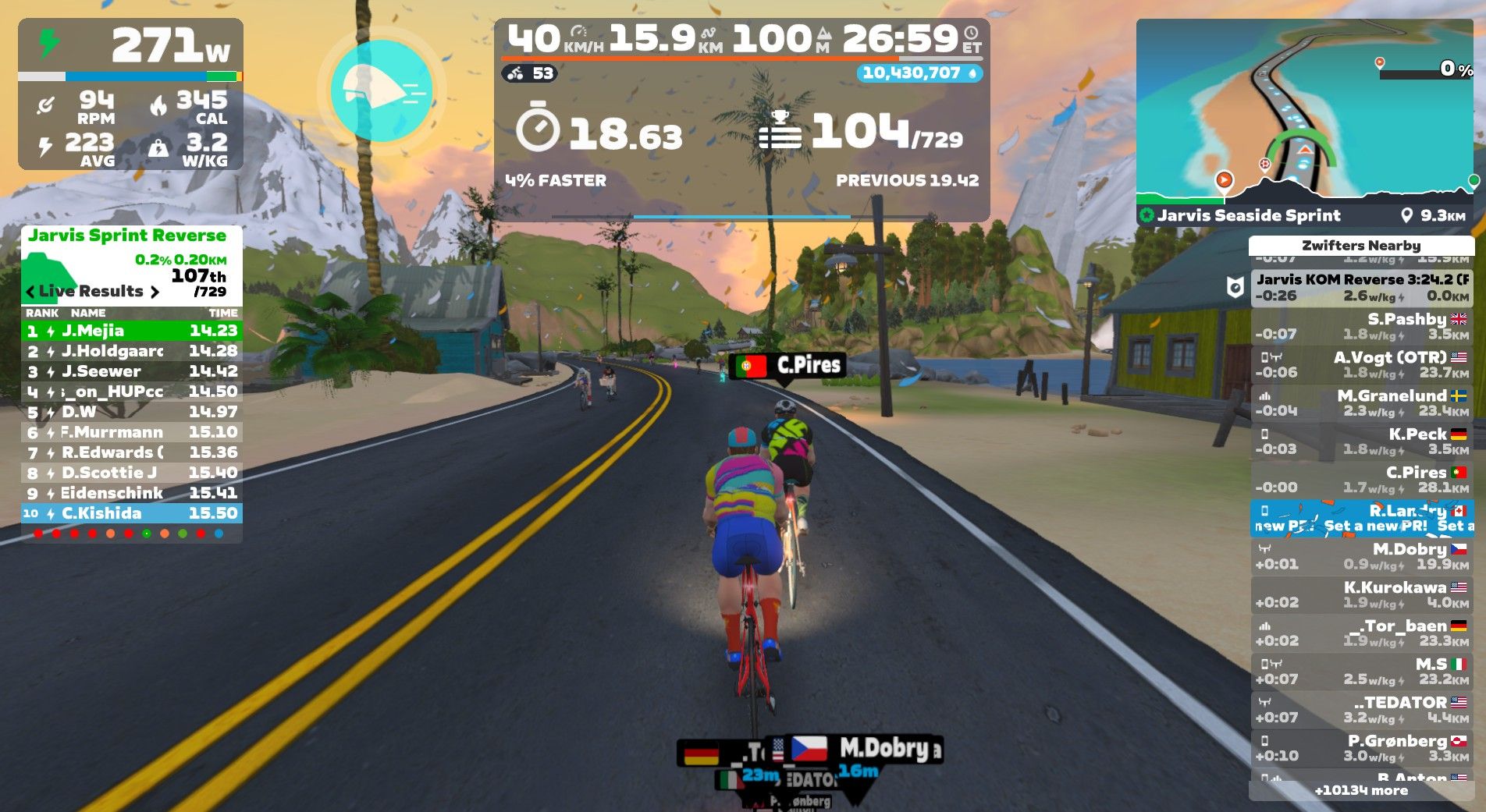
Task: Select J.Mejia in sprint leaderboard
Action: [131, 331]
